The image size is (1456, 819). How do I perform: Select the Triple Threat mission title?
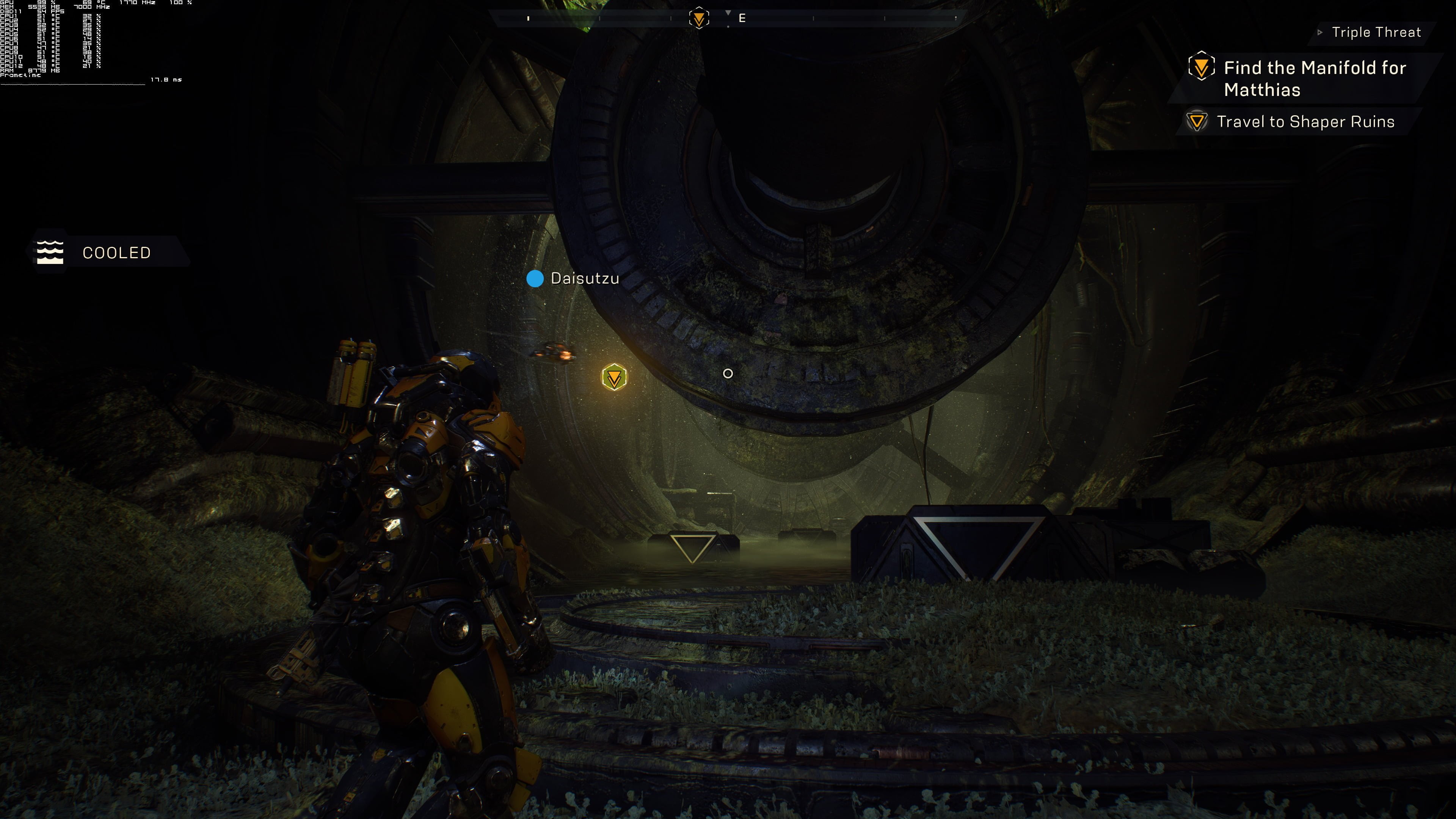click(1375, 32)
